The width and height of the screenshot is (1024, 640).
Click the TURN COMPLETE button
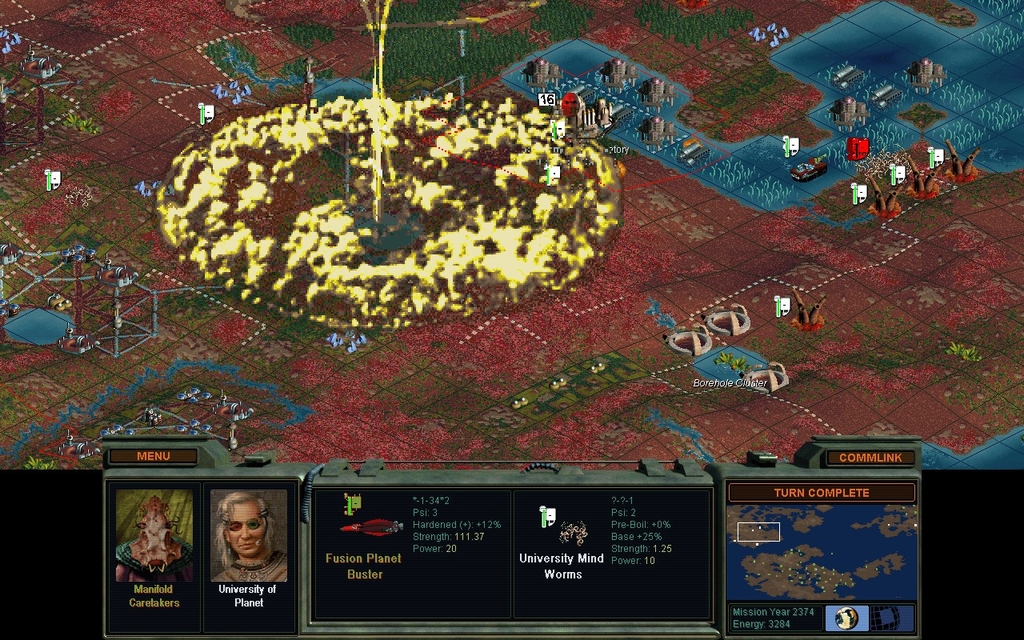coord(821,493)
